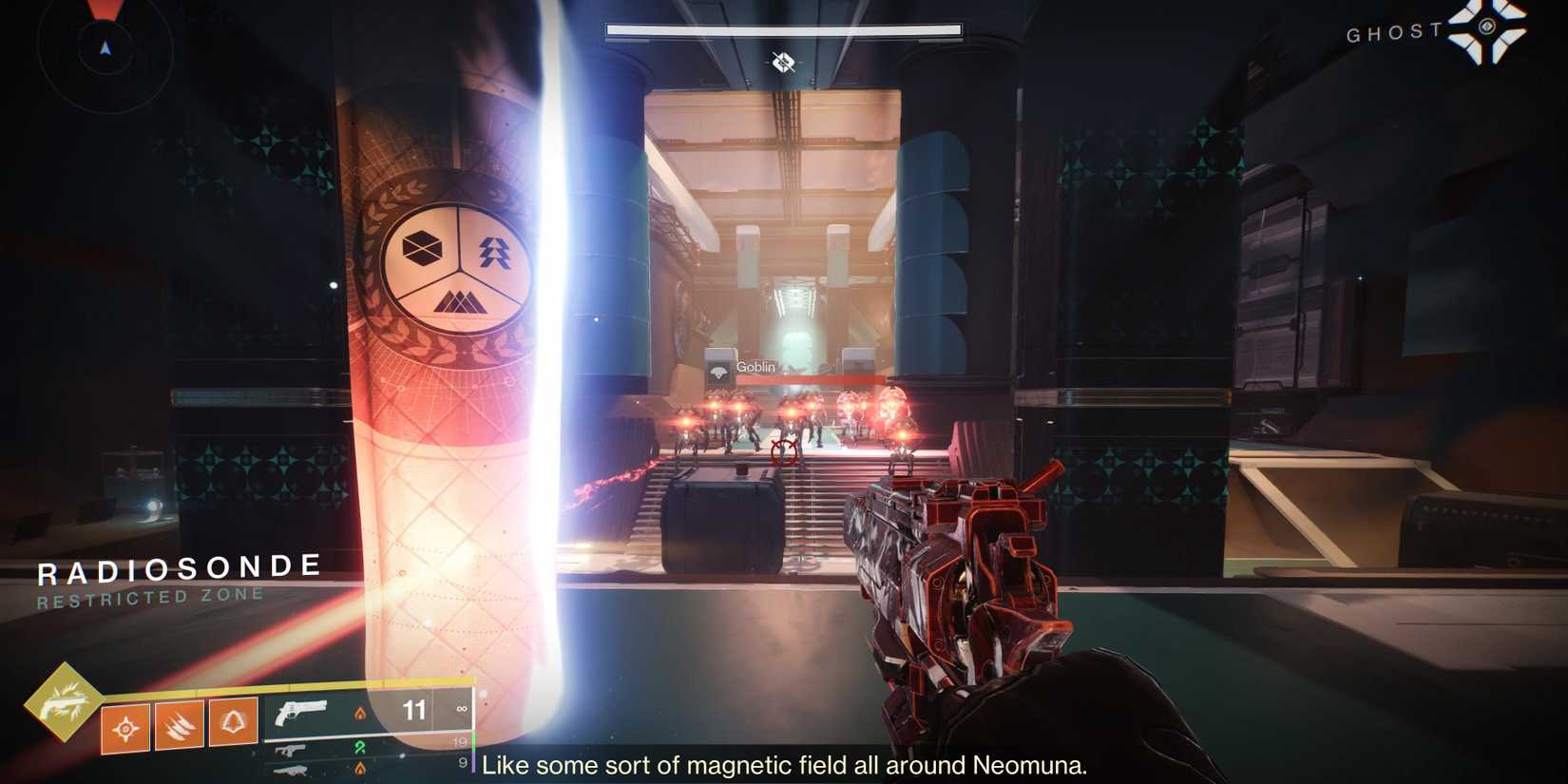
Task: Click the circular radar
Action: click(x=105, y=48)
